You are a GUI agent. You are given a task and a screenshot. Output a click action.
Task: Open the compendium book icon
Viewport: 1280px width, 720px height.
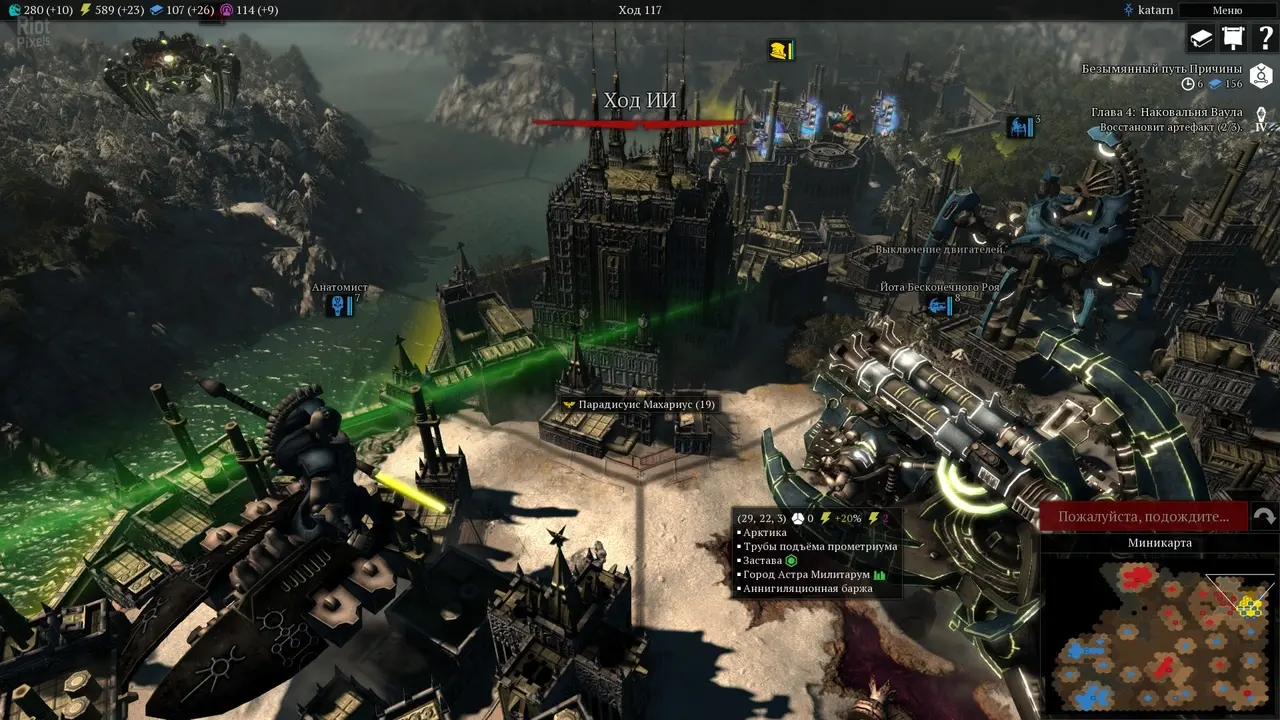[x=1200, y=38]
